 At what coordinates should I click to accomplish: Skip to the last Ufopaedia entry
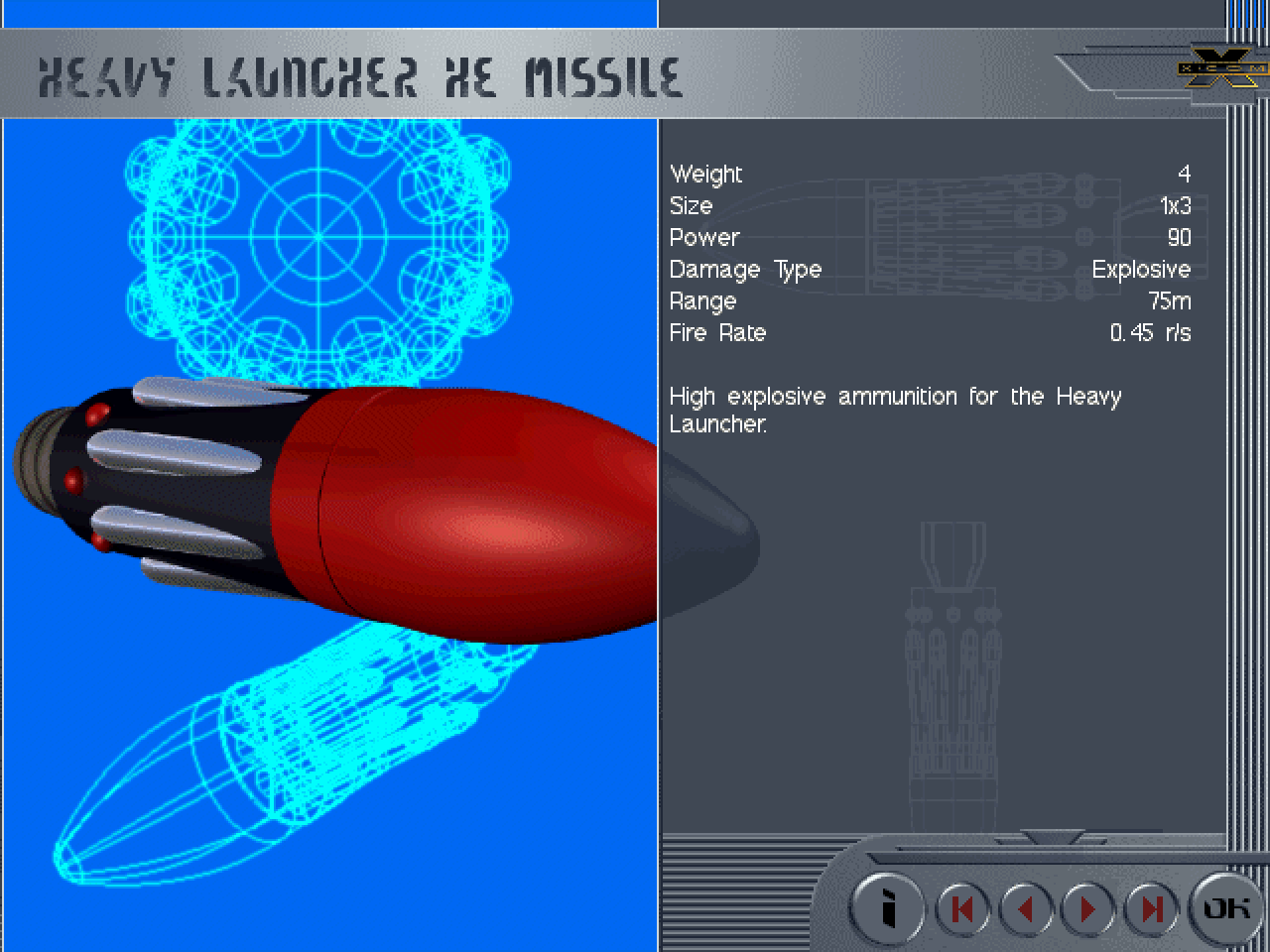1151,908
